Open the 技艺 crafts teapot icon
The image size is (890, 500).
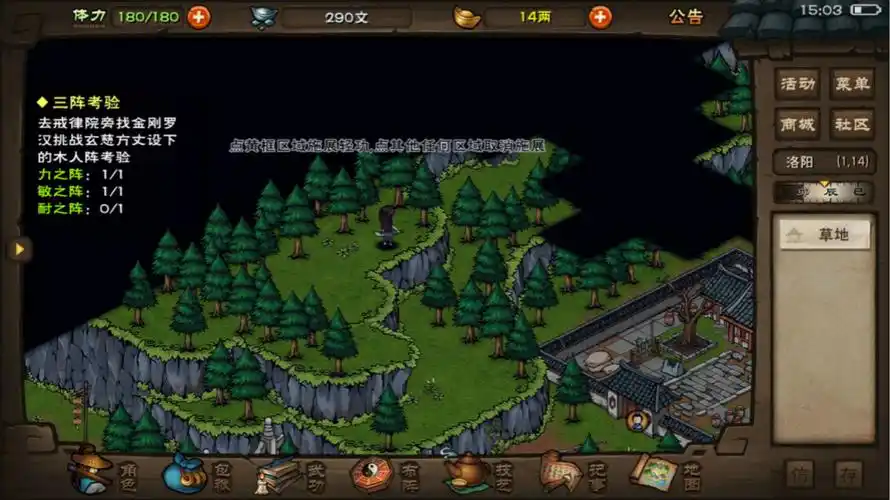(x=478, y=470)
